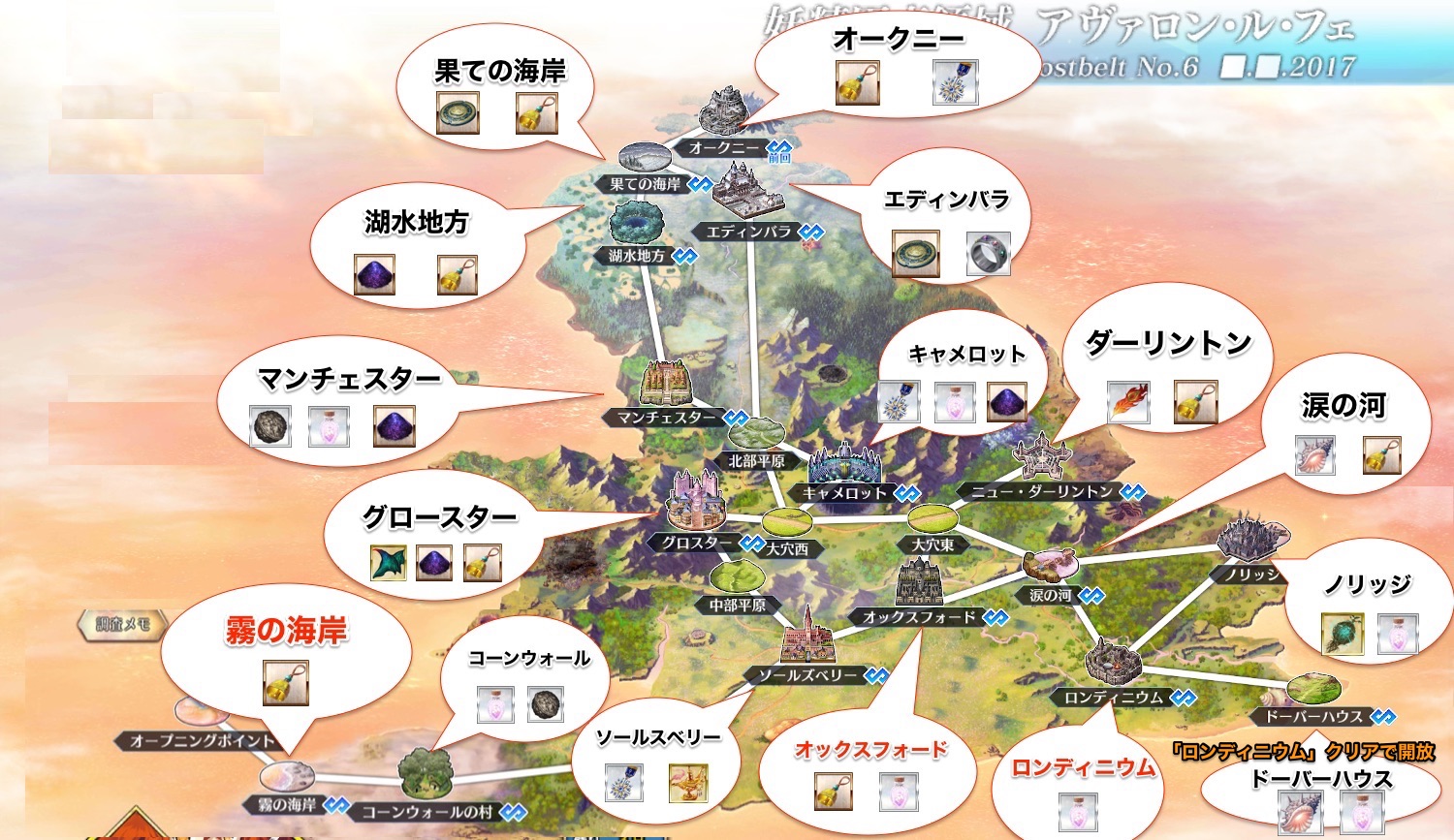
Task: Click the snowflake medal icon in キャメロット bubble
Action: tap(898, 402)
